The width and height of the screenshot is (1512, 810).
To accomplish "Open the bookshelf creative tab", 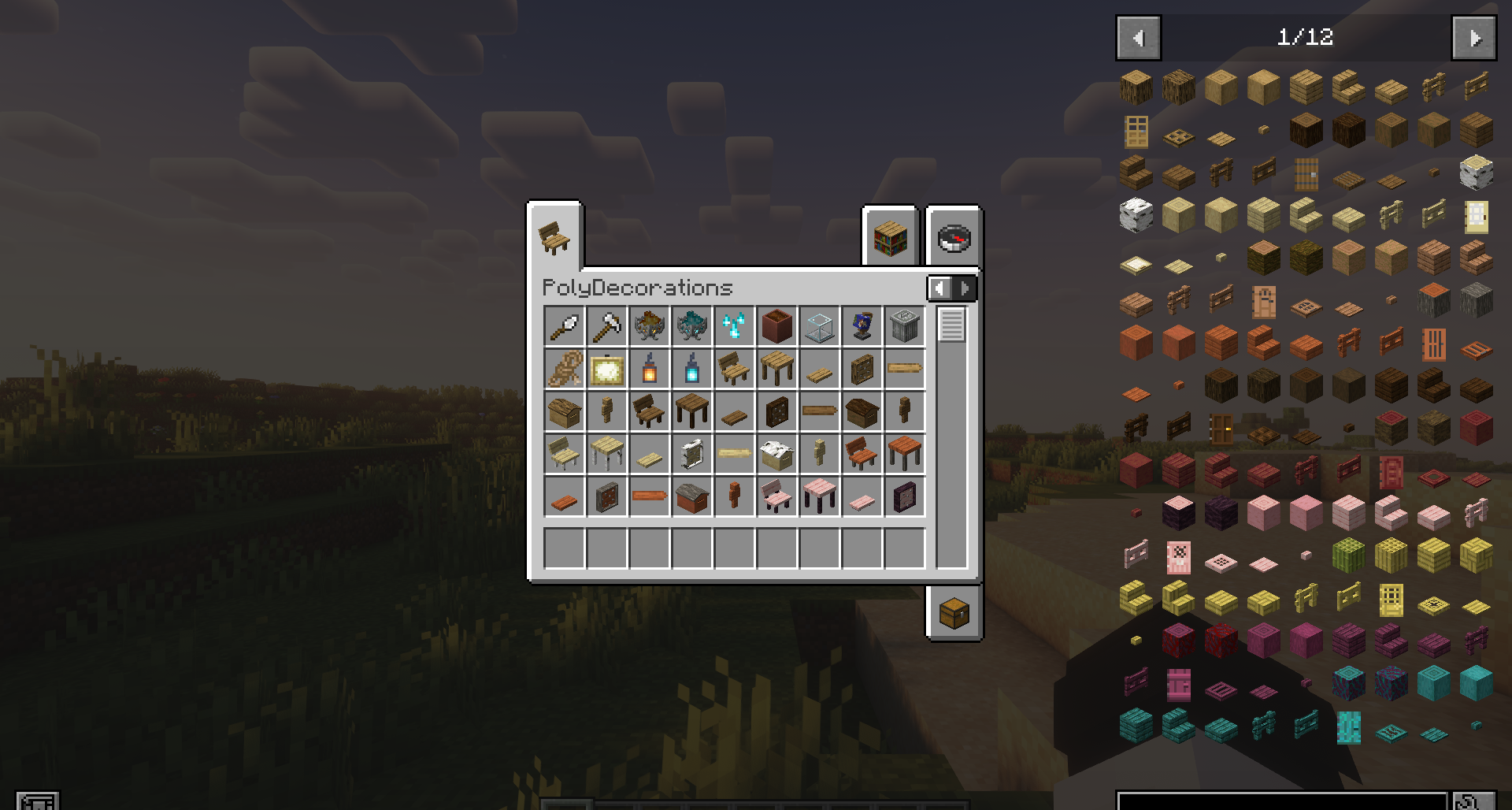I will [891, 237].
